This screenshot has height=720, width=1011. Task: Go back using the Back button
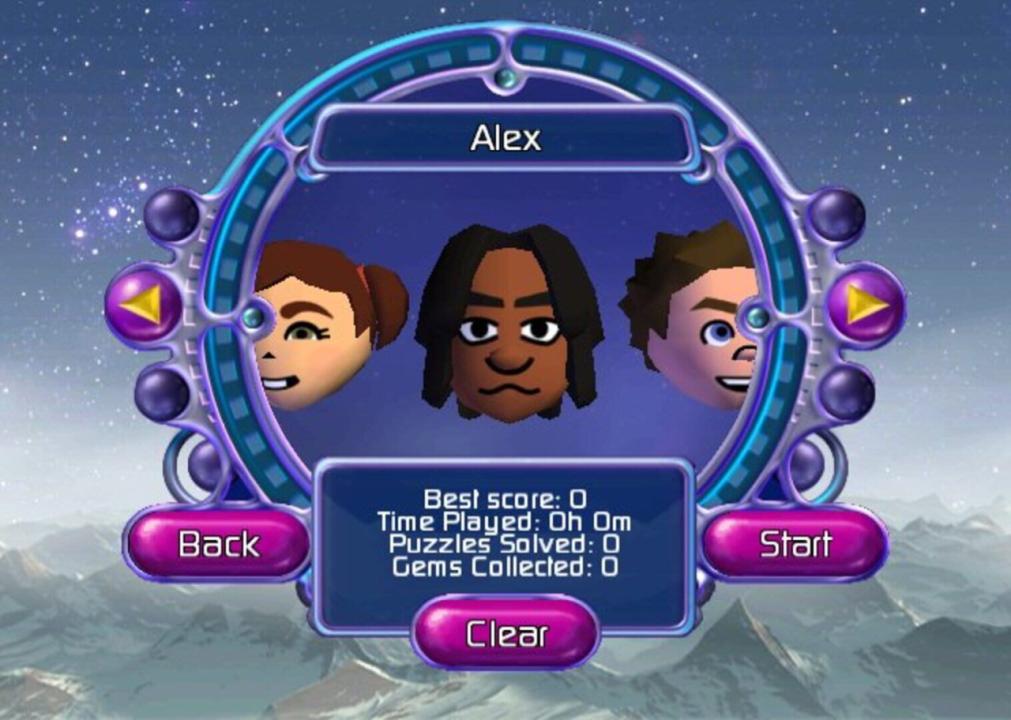(218, 544)
